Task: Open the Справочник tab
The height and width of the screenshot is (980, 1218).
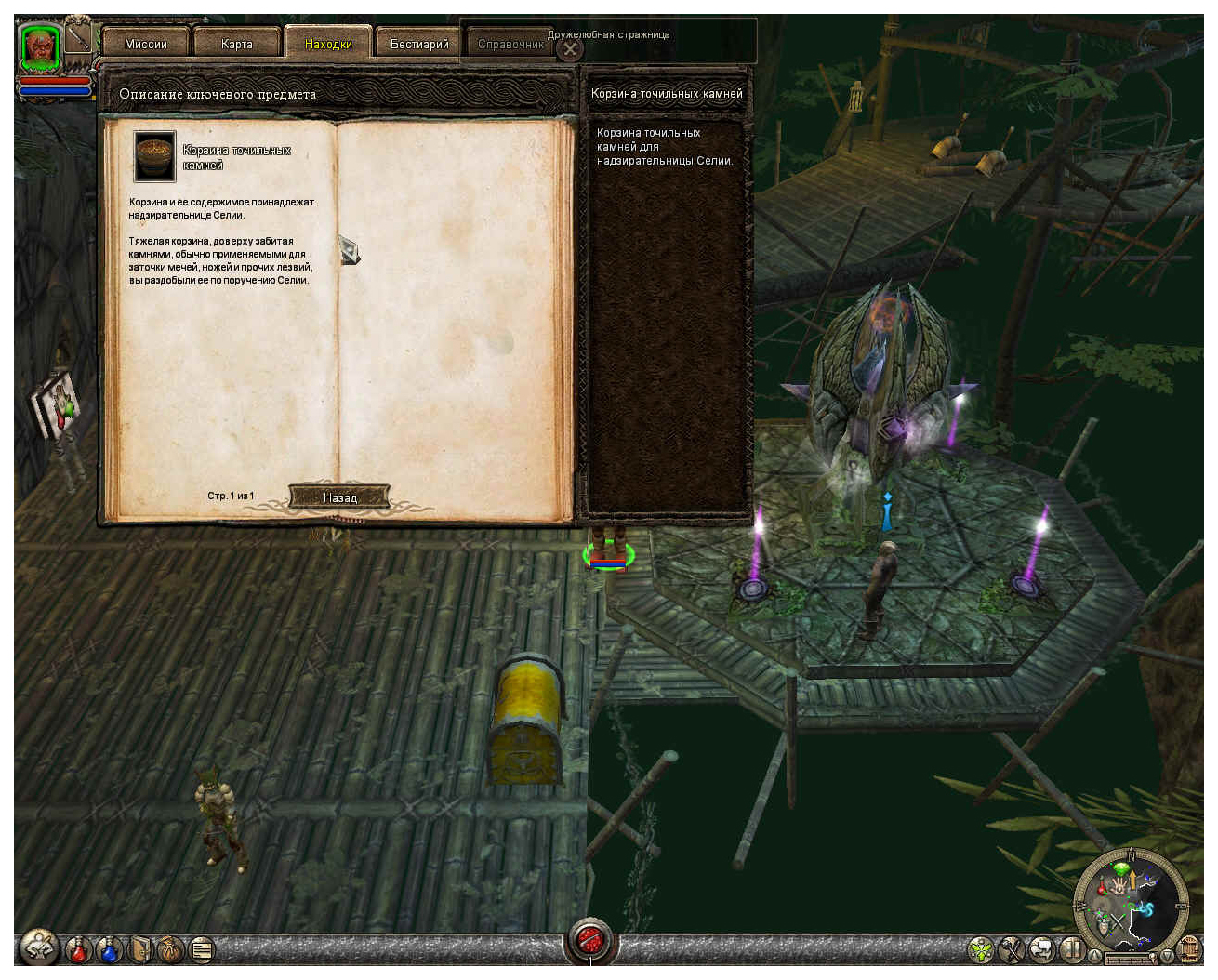Action: (x=510, y=44)
